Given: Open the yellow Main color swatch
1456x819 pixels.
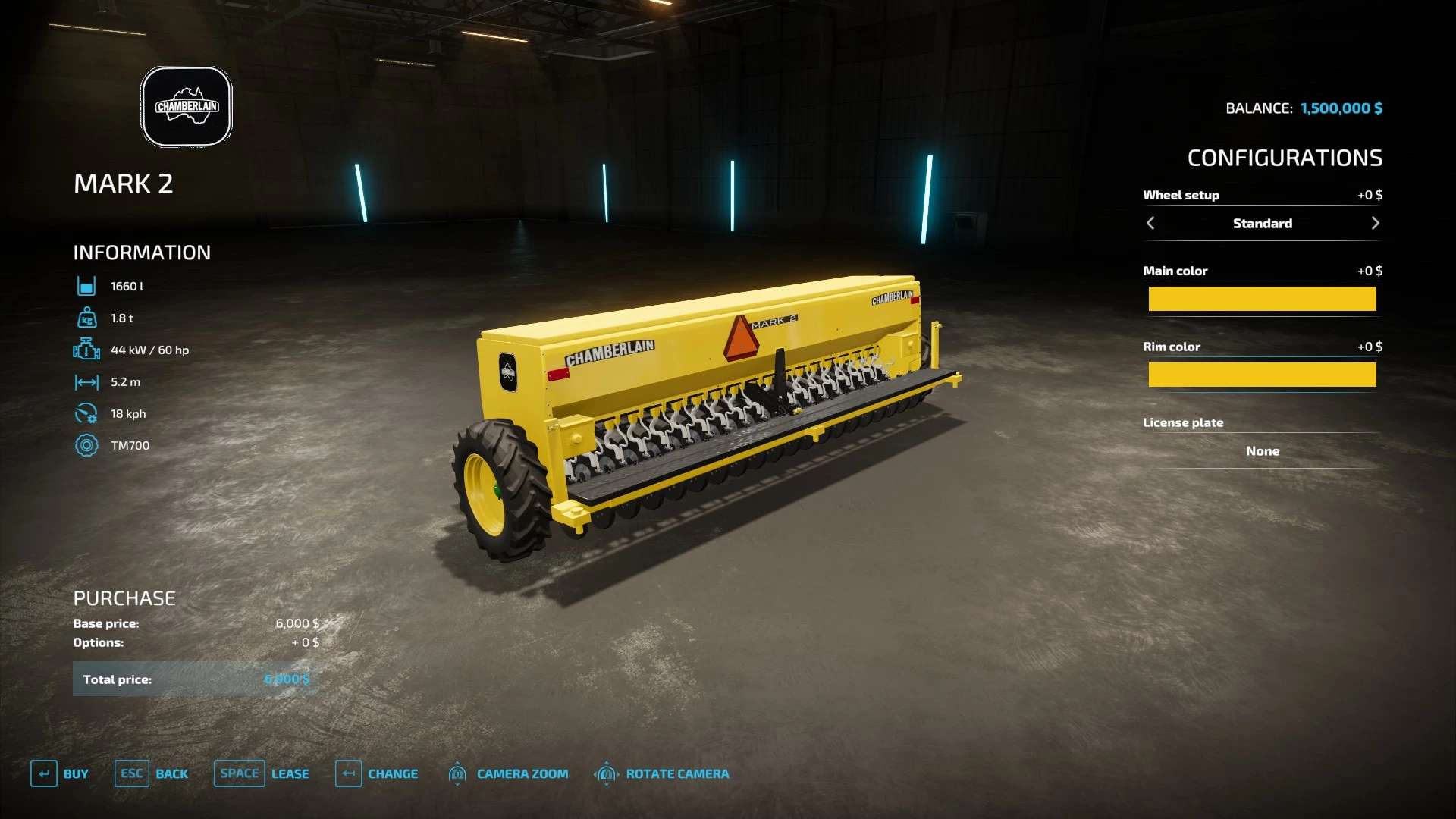Looking at the screenshot, I should click(x=1262, y=299).
